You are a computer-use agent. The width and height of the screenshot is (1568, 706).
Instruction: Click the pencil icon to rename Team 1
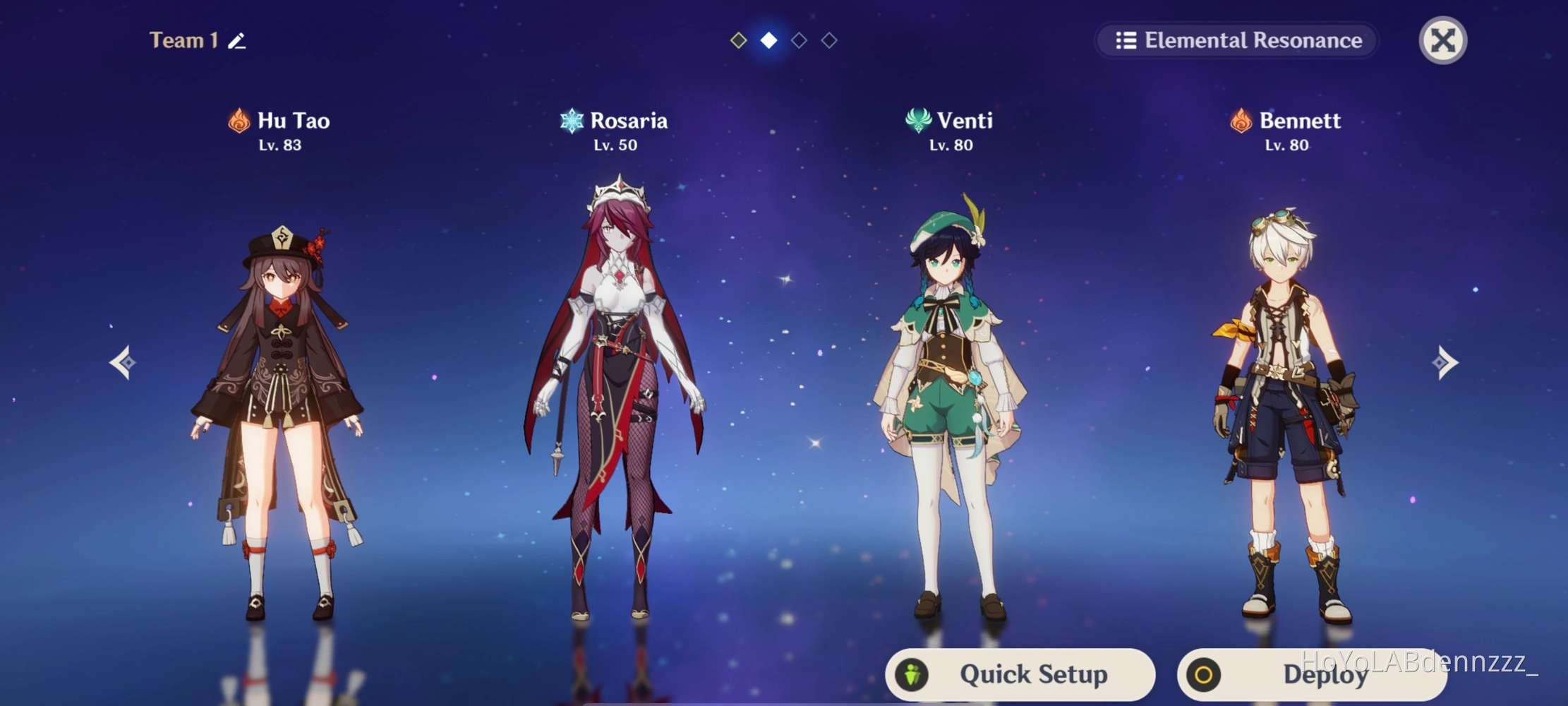[x=235, y=40]
